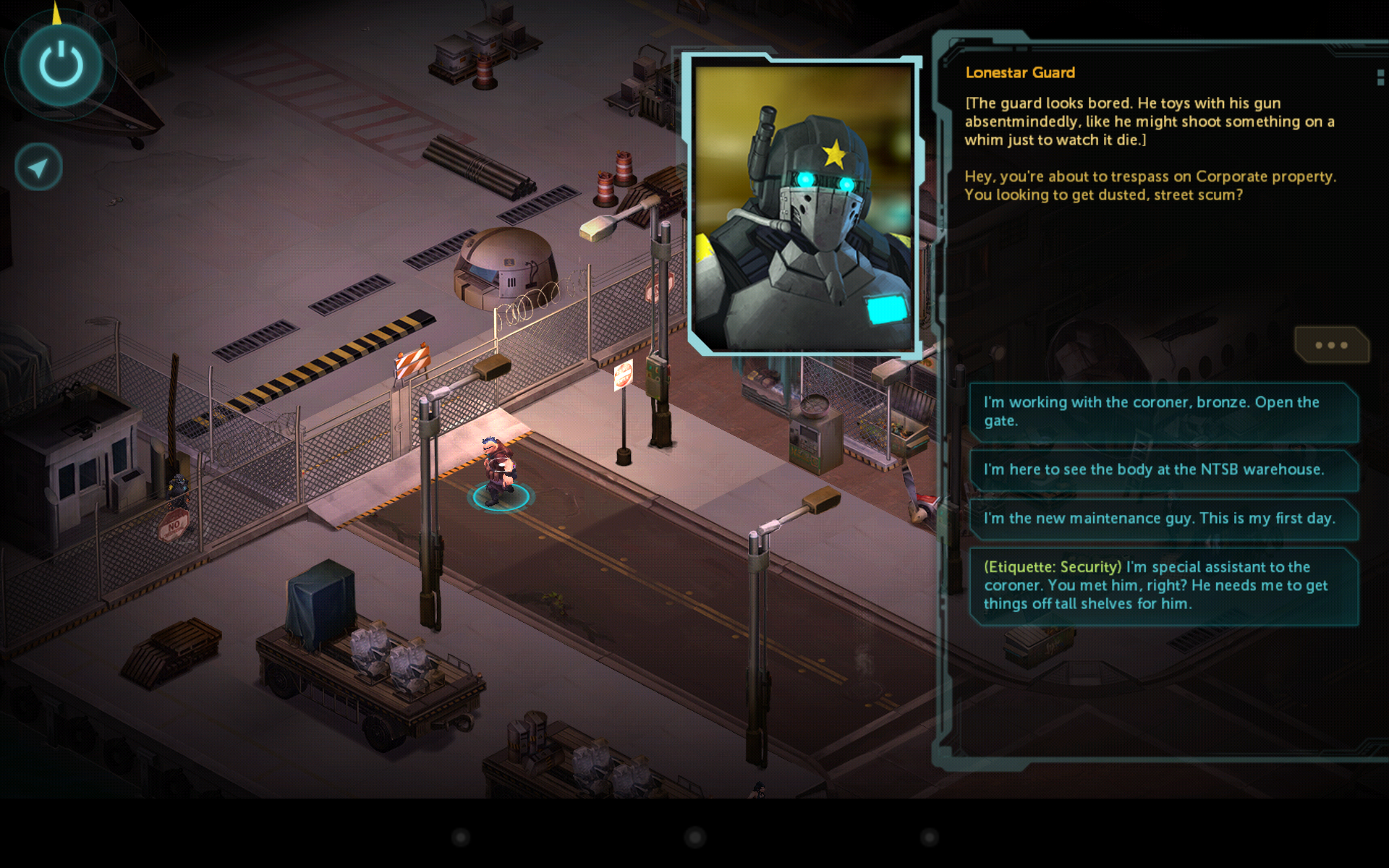Select the highlighted player character
The height and width of the screenshot is (868, 1389).
coord(501,470)
